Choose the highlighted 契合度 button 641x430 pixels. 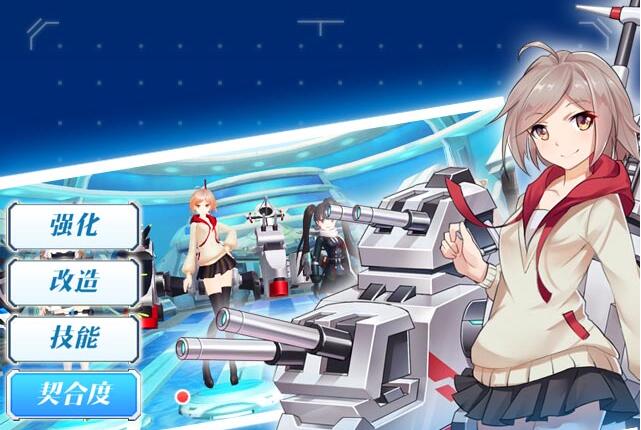73,395
